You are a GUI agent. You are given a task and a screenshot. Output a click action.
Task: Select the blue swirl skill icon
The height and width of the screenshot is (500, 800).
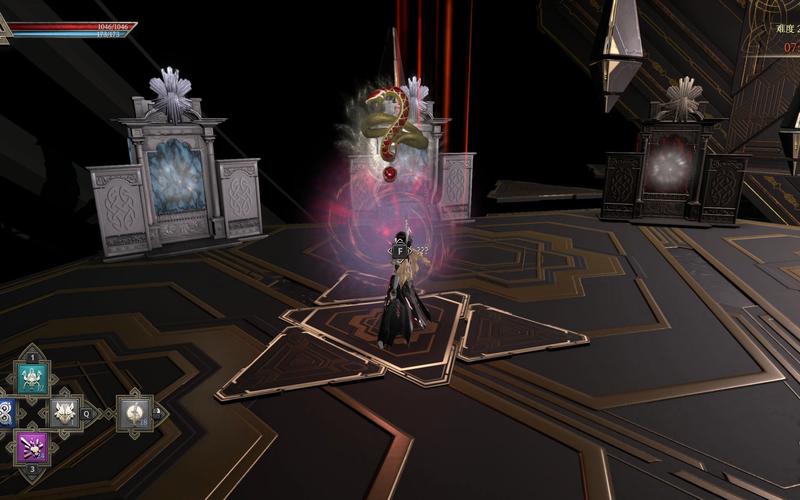5,412
